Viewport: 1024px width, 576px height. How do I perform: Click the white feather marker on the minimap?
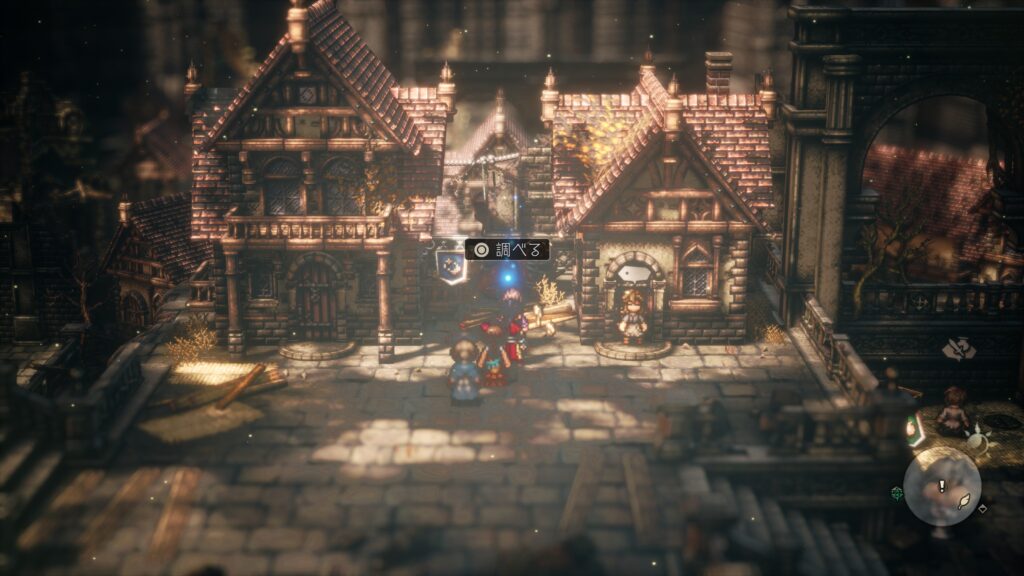[x=965, y=503]
